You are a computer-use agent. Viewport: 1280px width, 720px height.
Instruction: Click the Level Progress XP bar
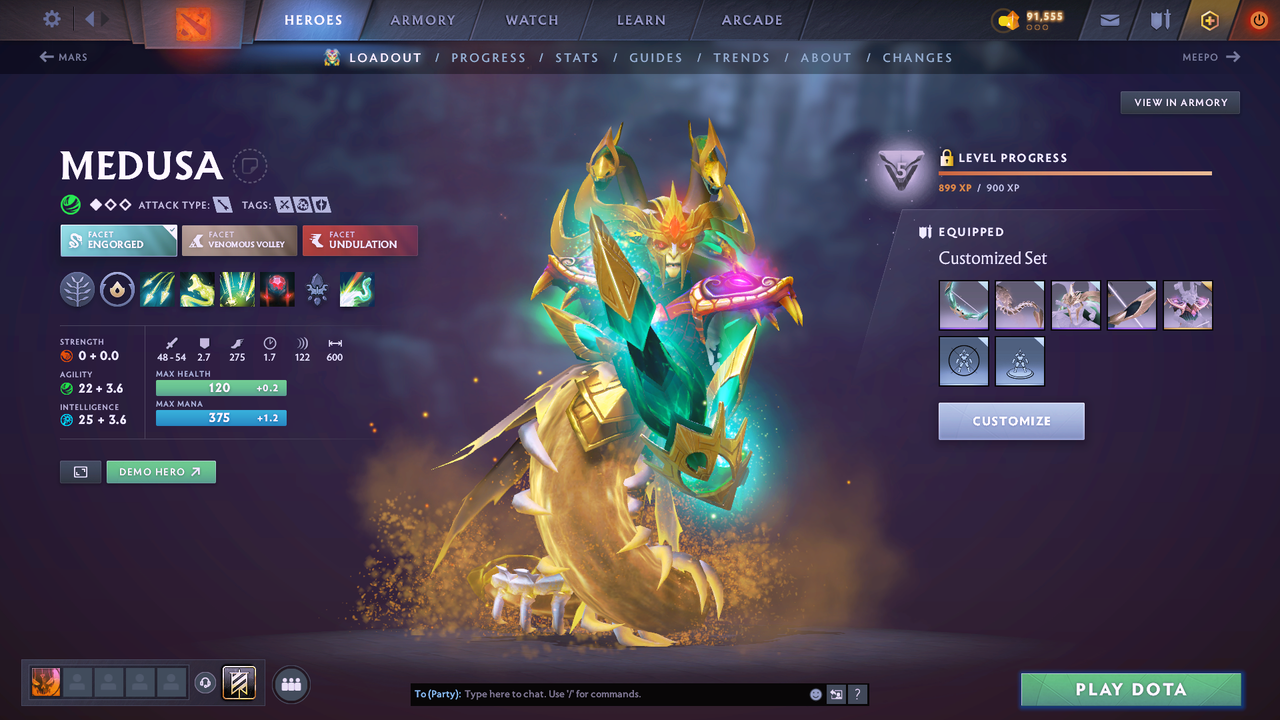click(x=1075, y=172)
